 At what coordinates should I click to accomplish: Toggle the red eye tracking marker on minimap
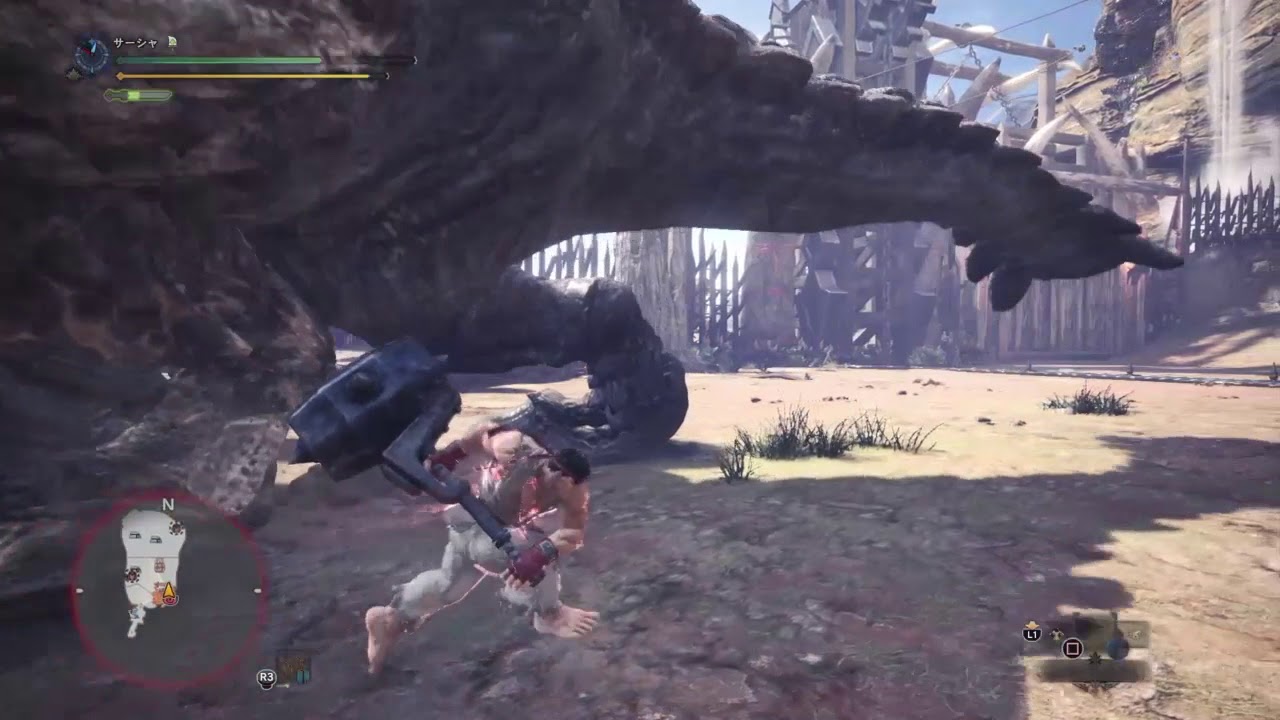point(170,601)
